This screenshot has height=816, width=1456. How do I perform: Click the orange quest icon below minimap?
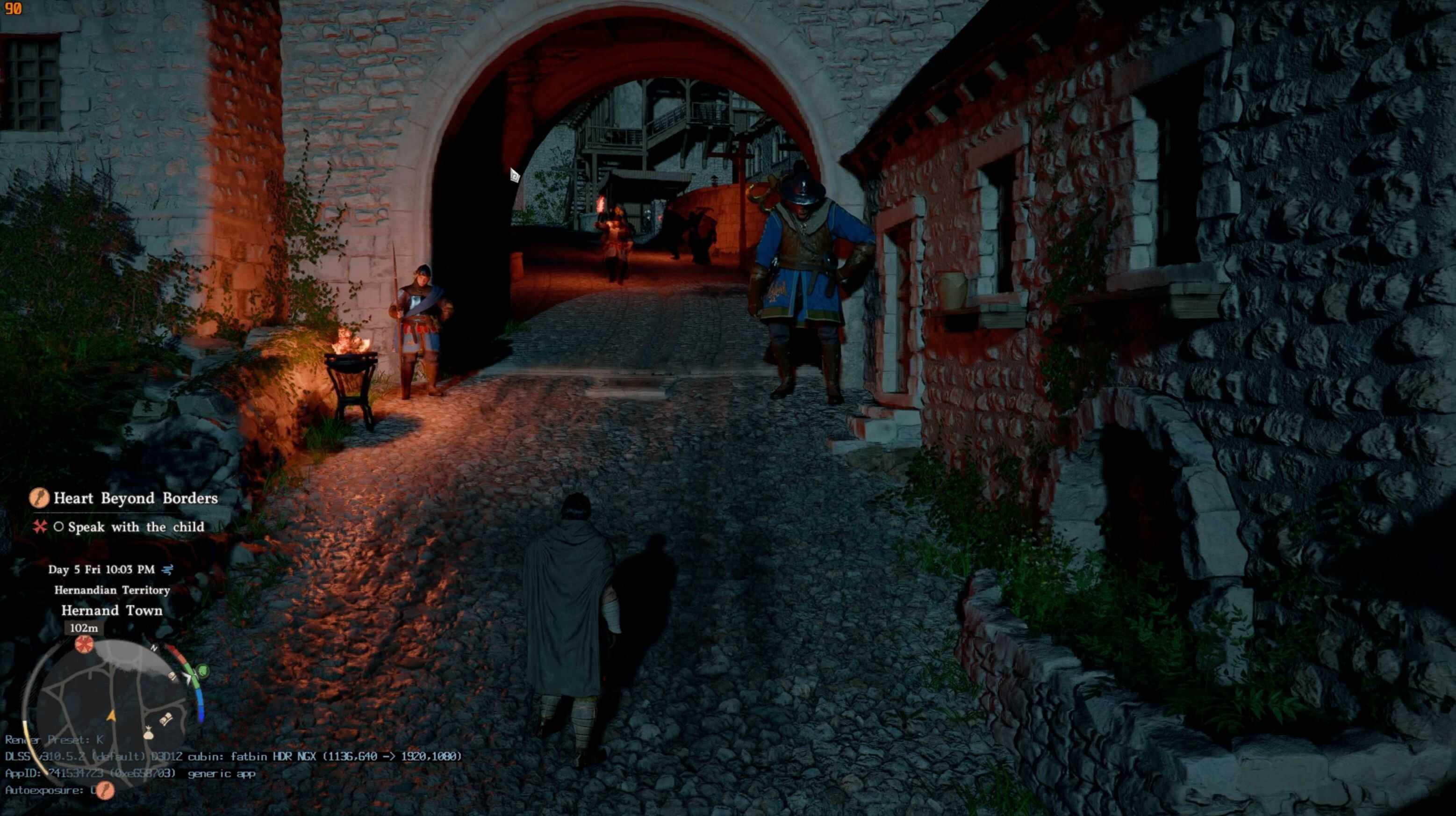(105, 790)
